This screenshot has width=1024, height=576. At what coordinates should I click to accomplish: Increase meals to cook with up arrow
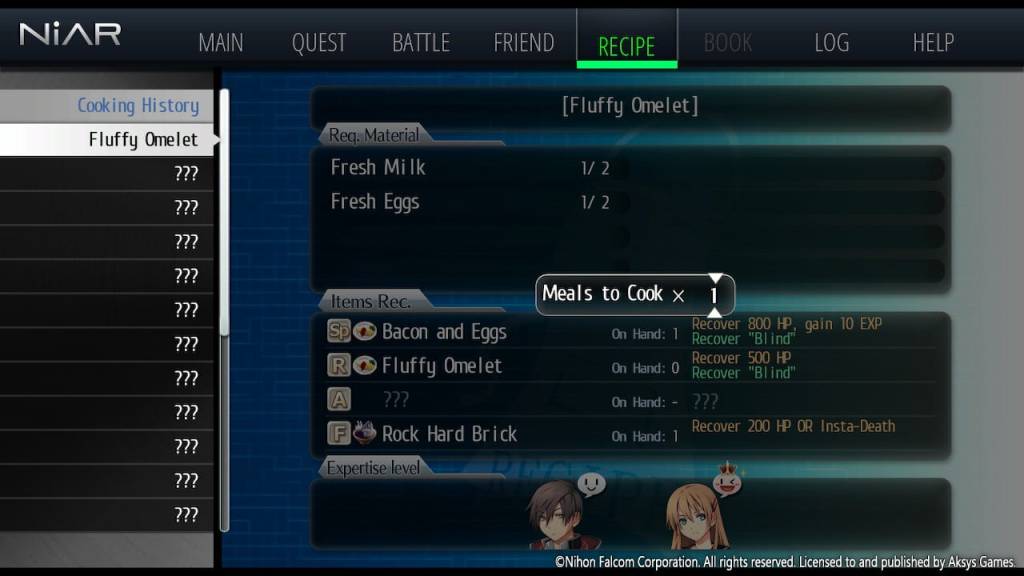coord(715,278)
